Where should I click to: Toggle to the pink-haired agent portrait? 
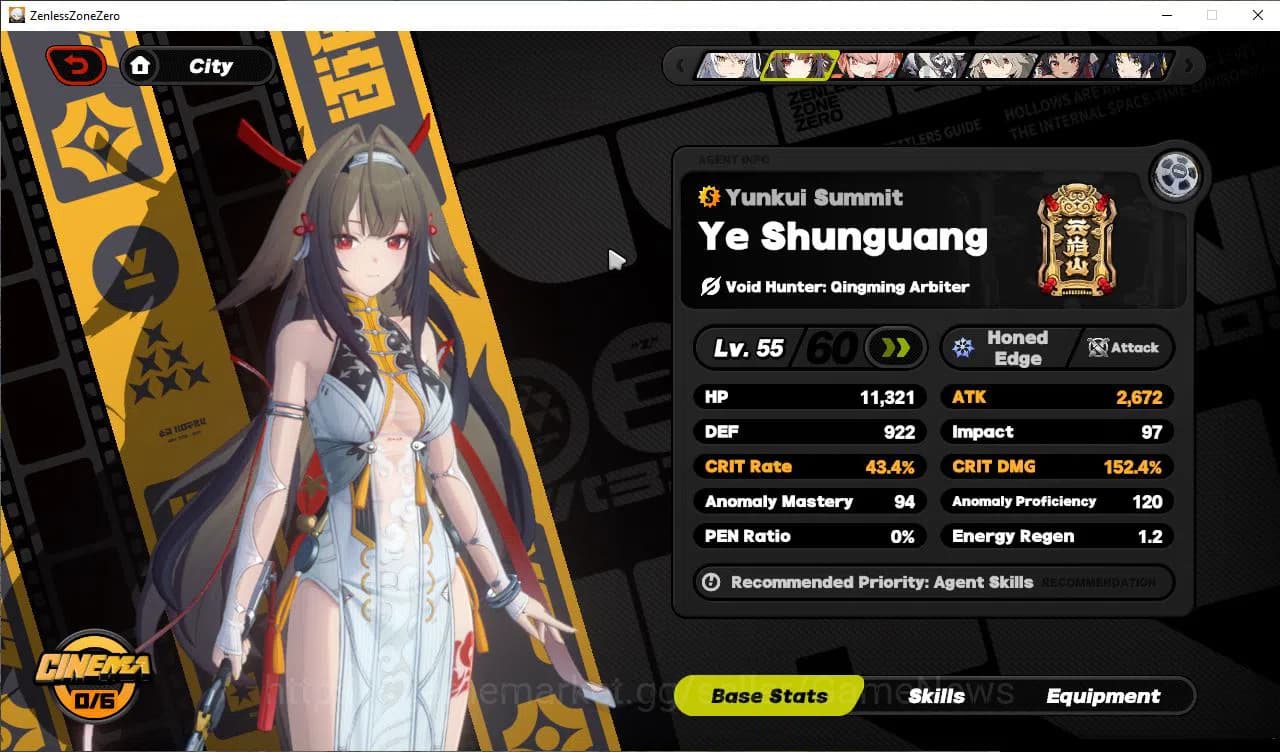point(866,66)
